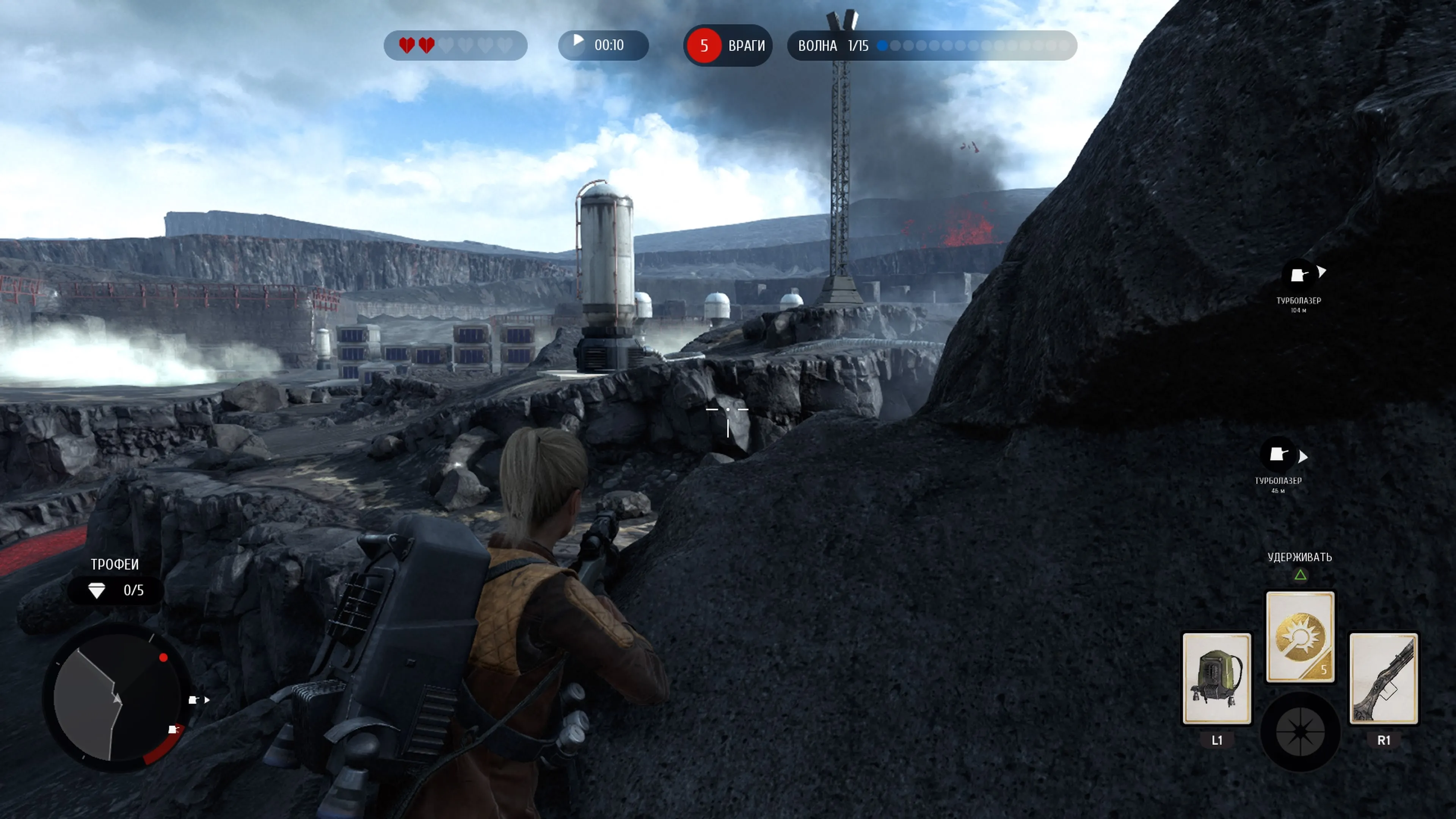Select the turbolaser marker at 46 m
Screen dimensions: 1456x819
tap(1278, 455)
